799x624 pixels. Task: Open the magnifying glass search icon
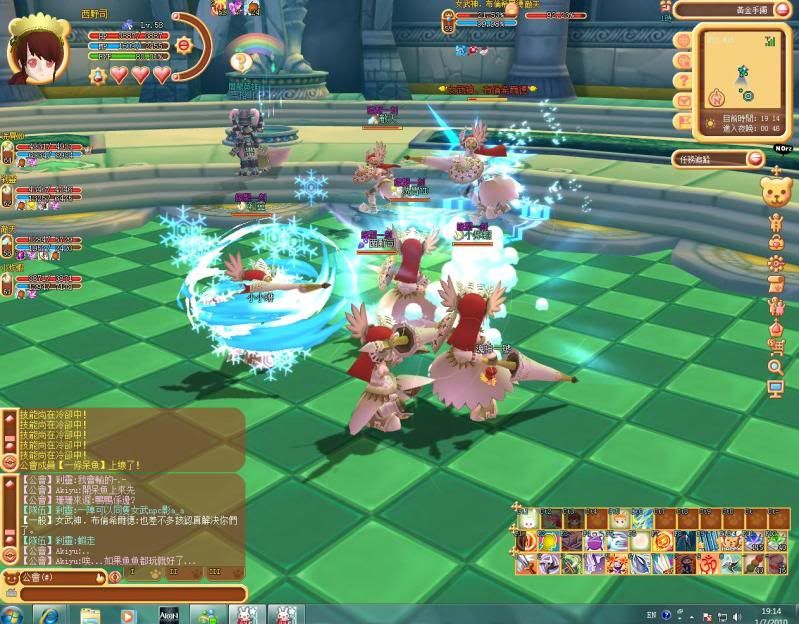[776, 368]
